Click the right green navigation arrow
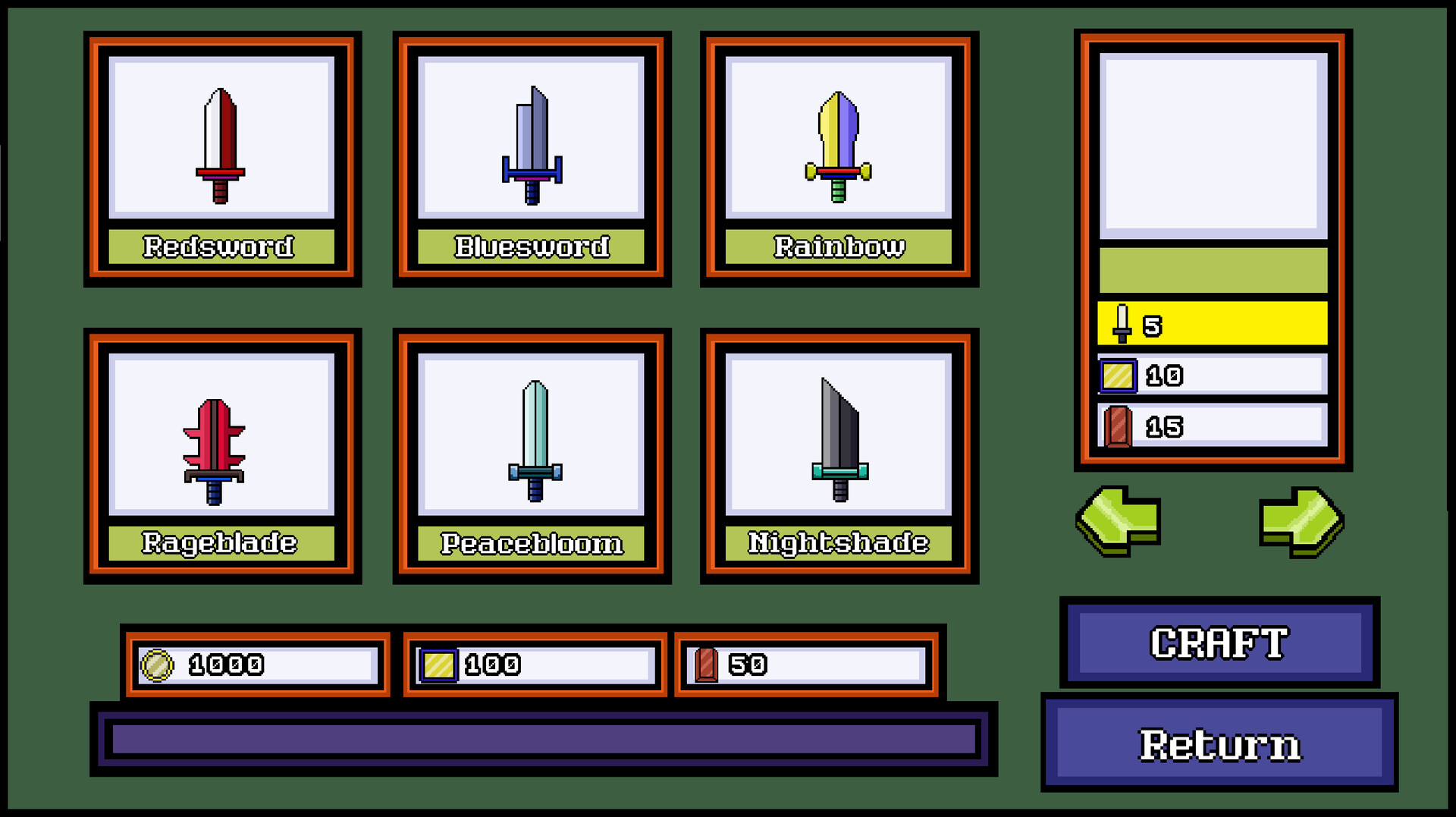This screenshot has width=1456, height=817. point(1304,520)
